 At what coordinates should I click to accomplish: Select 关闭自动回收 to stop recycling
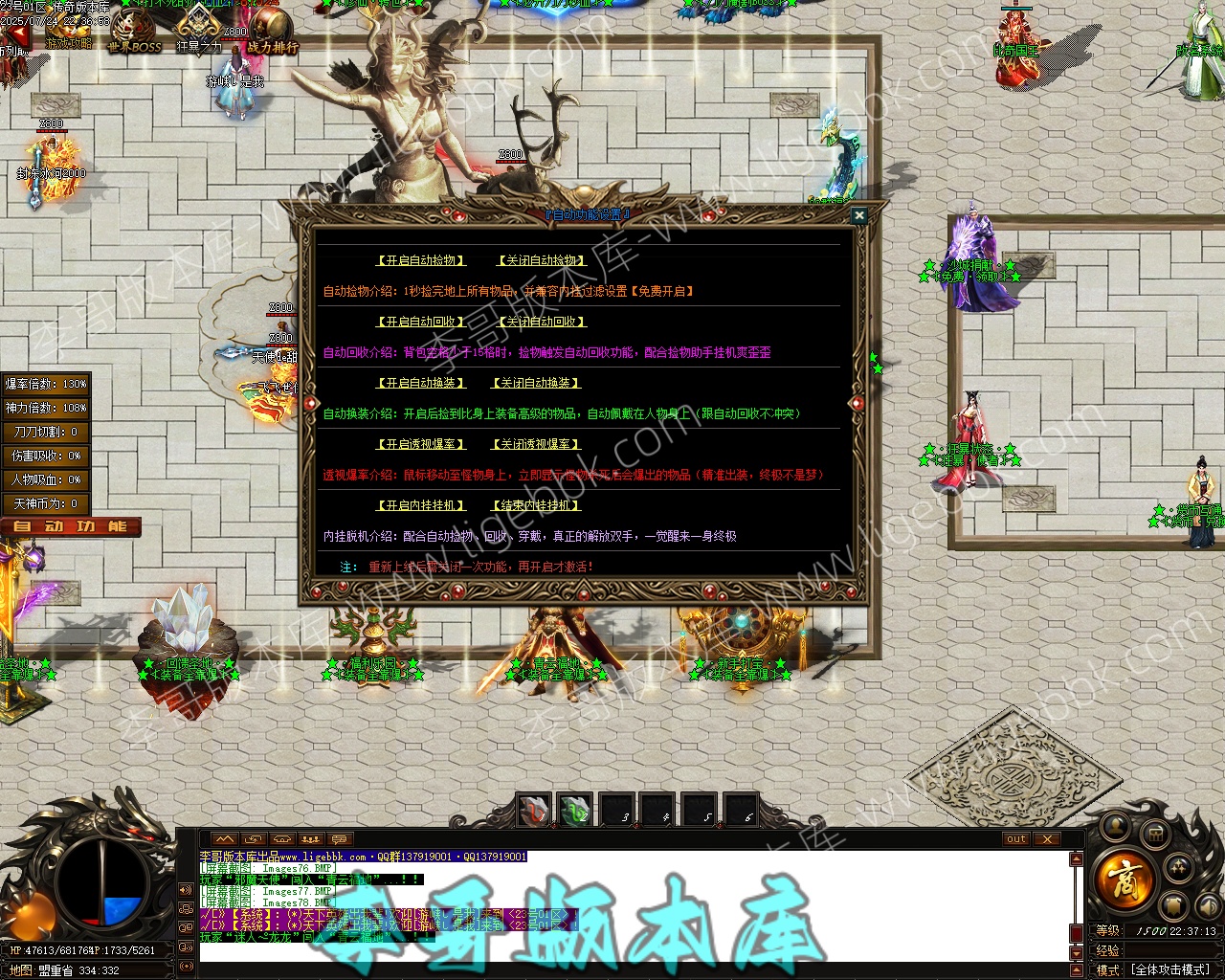click(x=542, y=322)
